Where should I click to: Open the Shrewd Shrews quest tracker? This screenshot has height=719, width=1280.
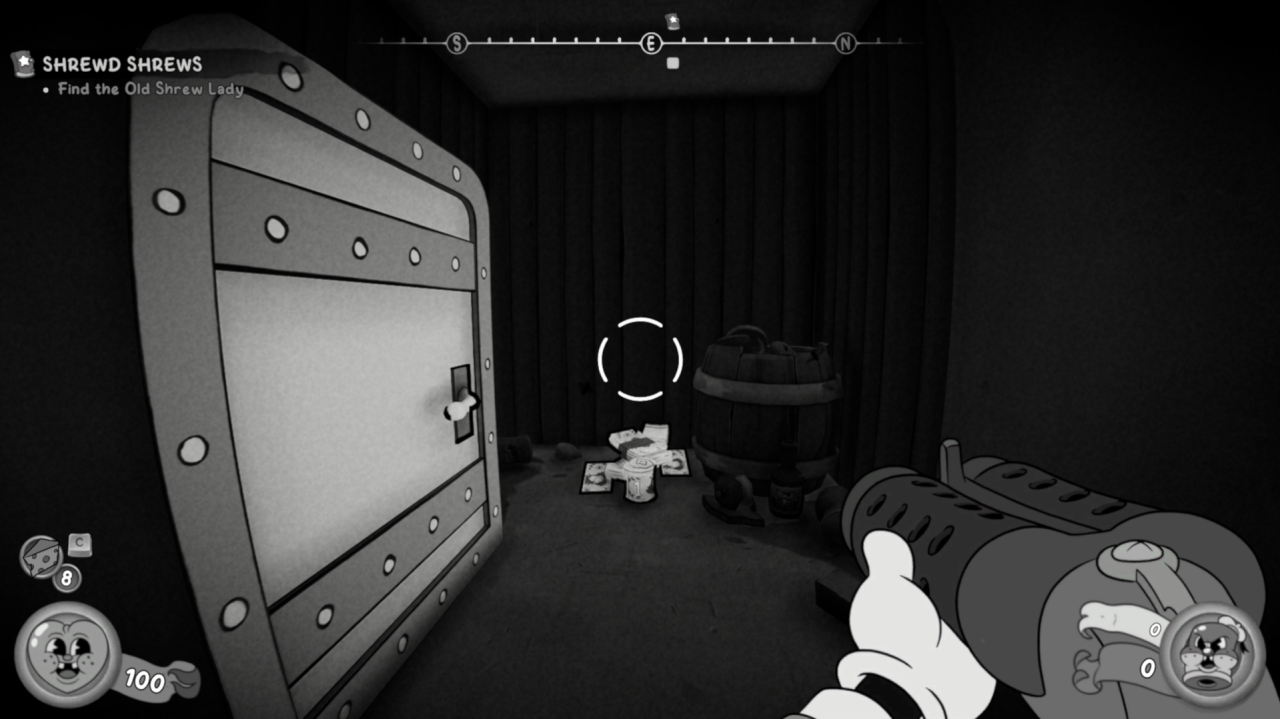coord(121,65)
